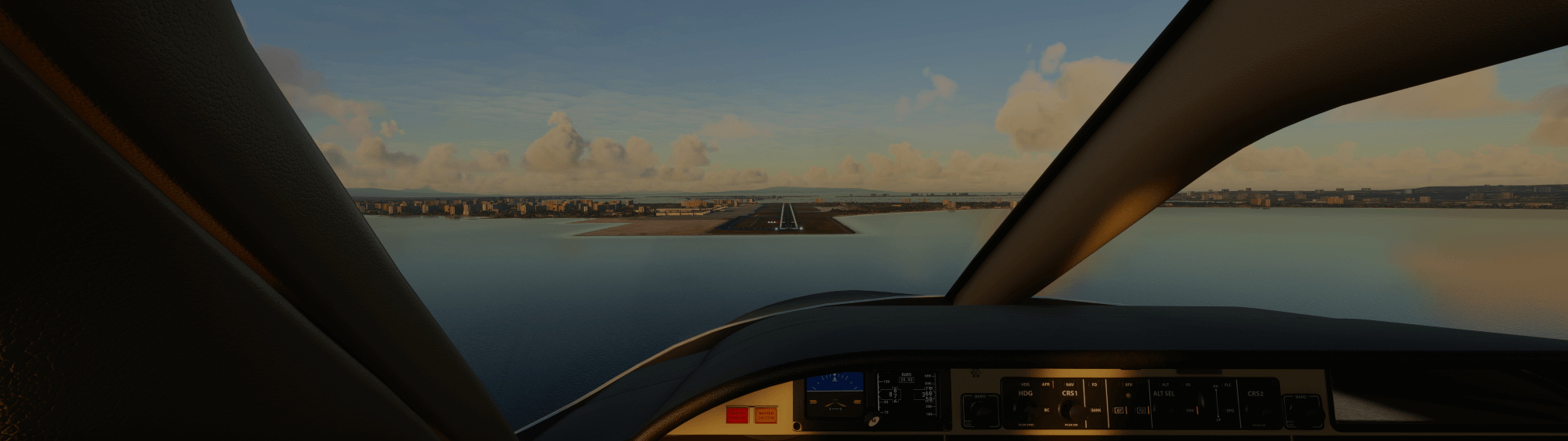Acknowledge the amber Master Caution light
The height and width of the screenshot is (441, 1568).
[765, 415]
